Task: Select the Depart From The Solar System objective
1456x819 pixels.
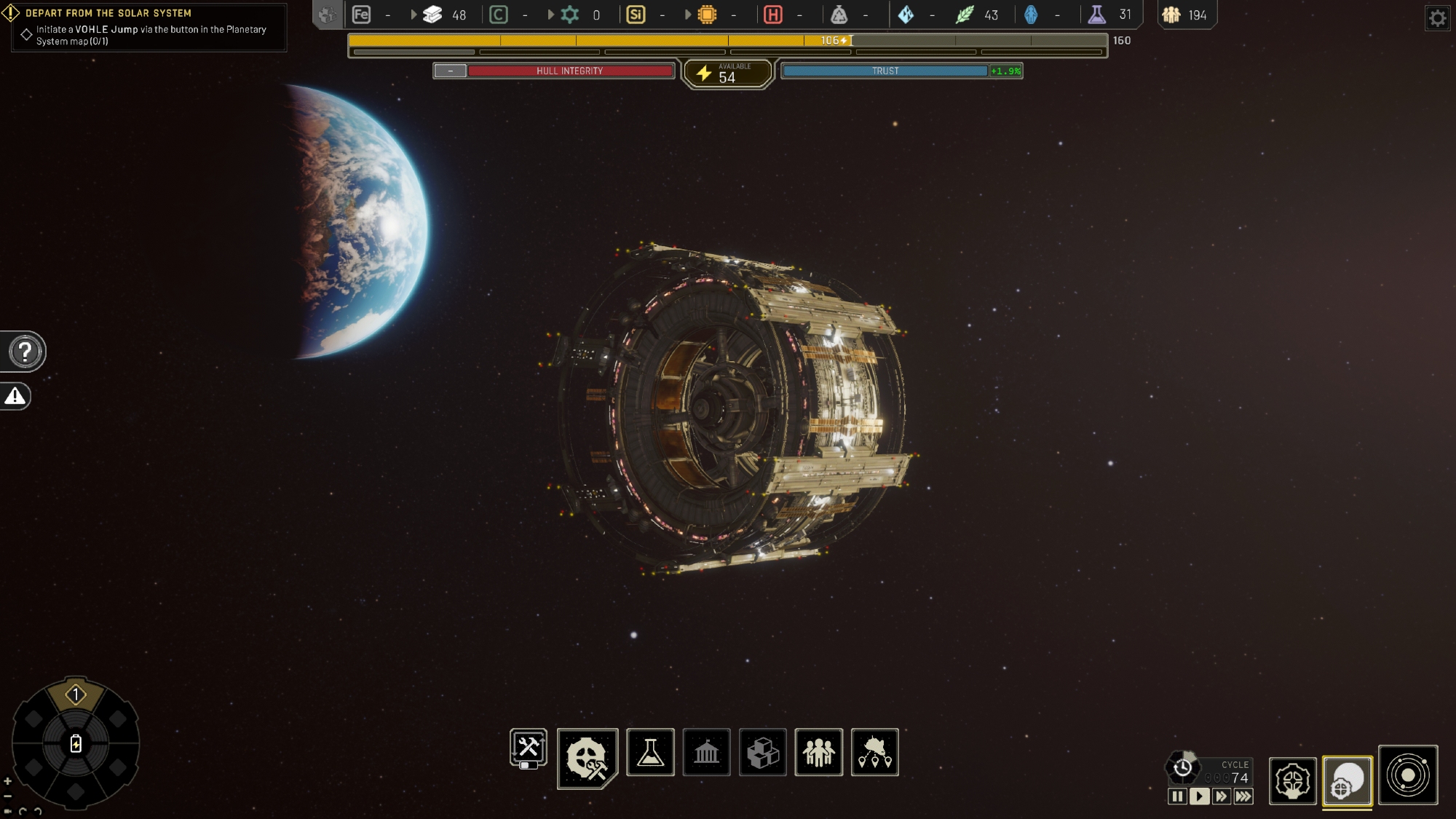Action: [x=108, y=13]
